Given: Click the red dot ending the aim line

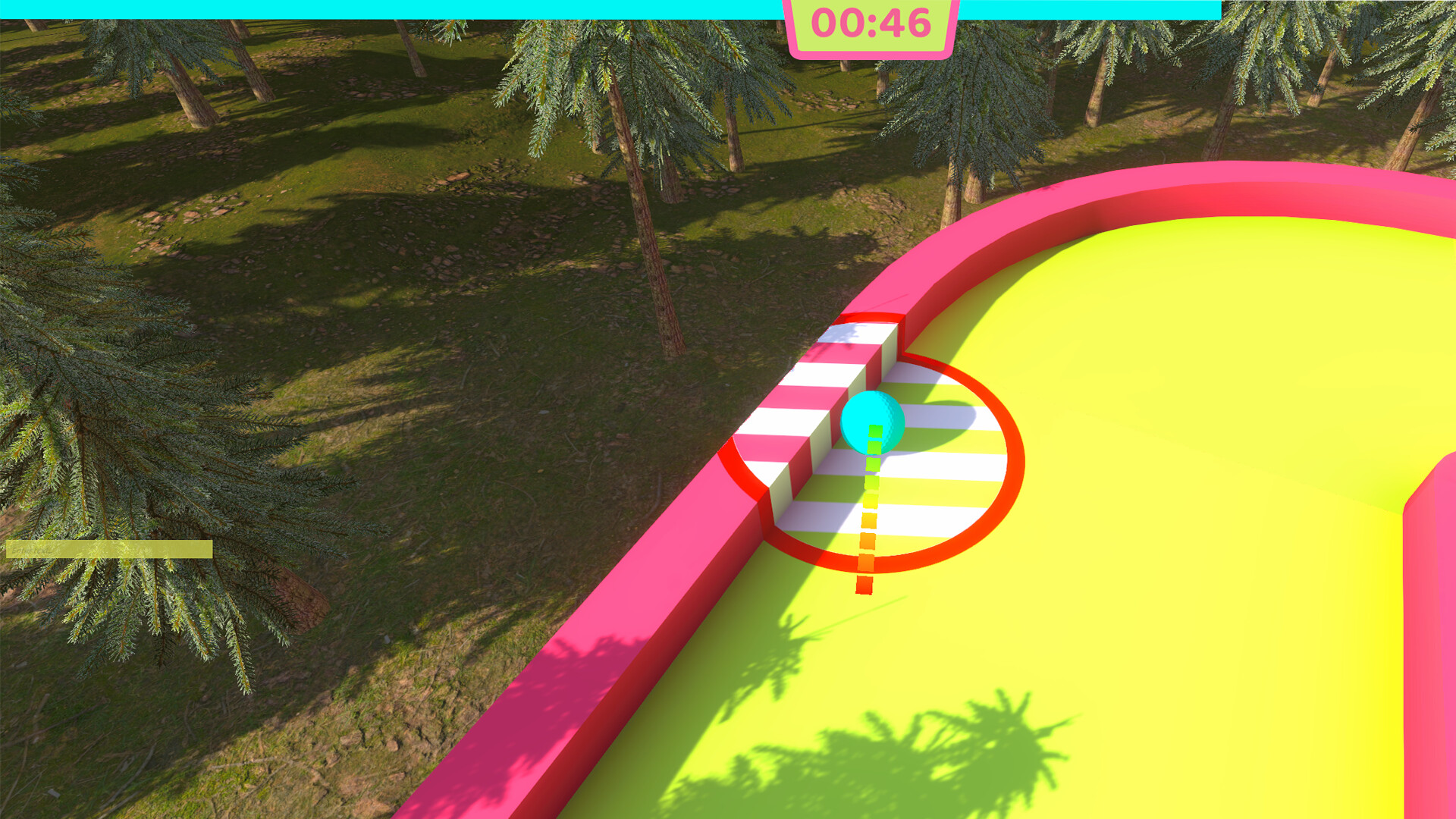Looking at the screenshot, I should (x=864, y=584).
